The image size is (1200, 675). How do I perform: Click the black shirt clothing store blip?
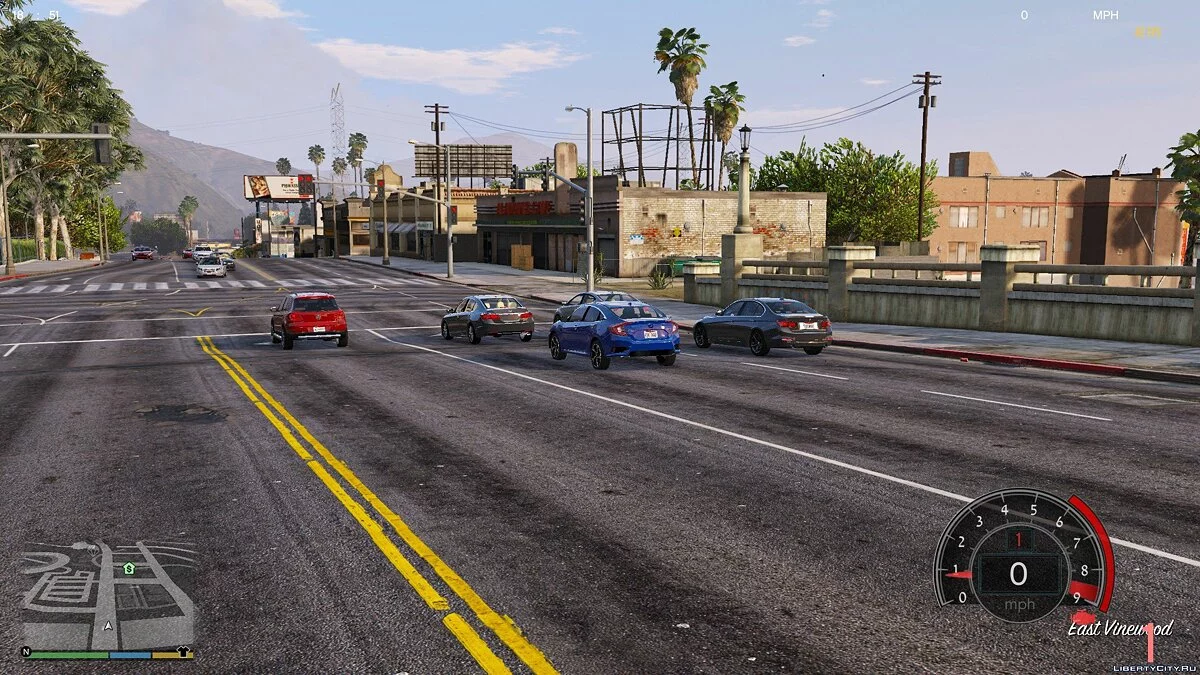pos(184,651)
